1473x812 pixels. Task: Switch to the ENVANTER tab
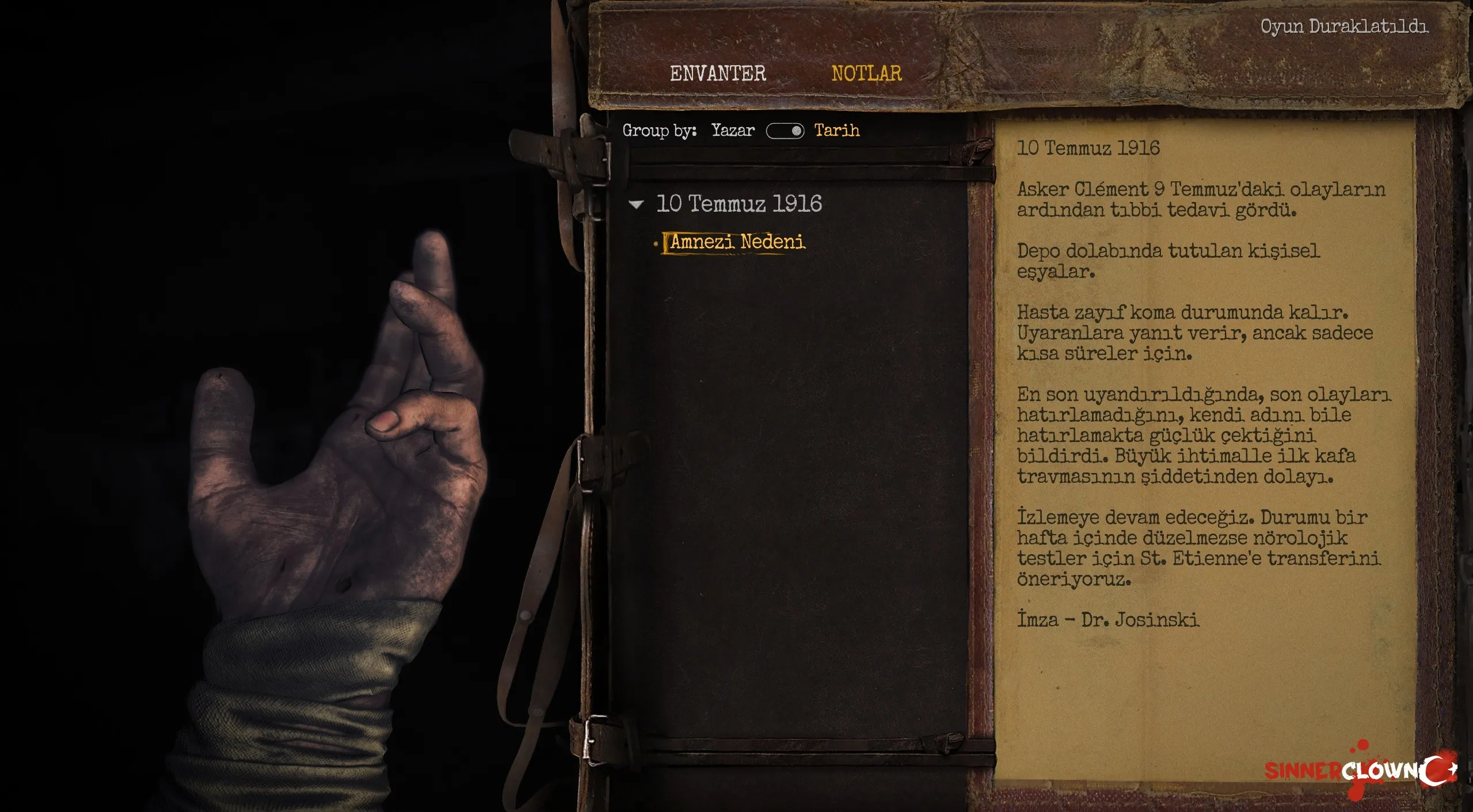click(x=717, y=74)
